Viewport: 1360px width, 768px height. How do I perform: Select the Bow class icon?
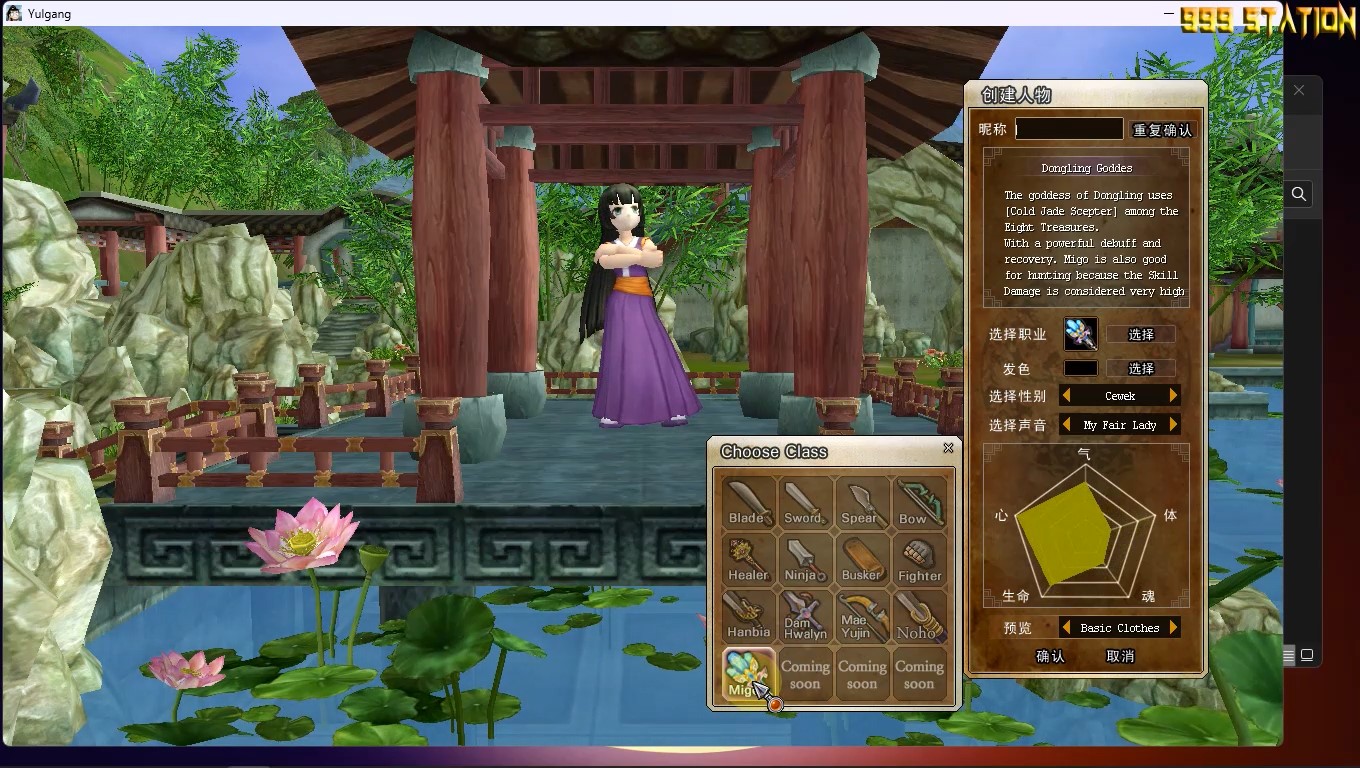pos(919,502)
